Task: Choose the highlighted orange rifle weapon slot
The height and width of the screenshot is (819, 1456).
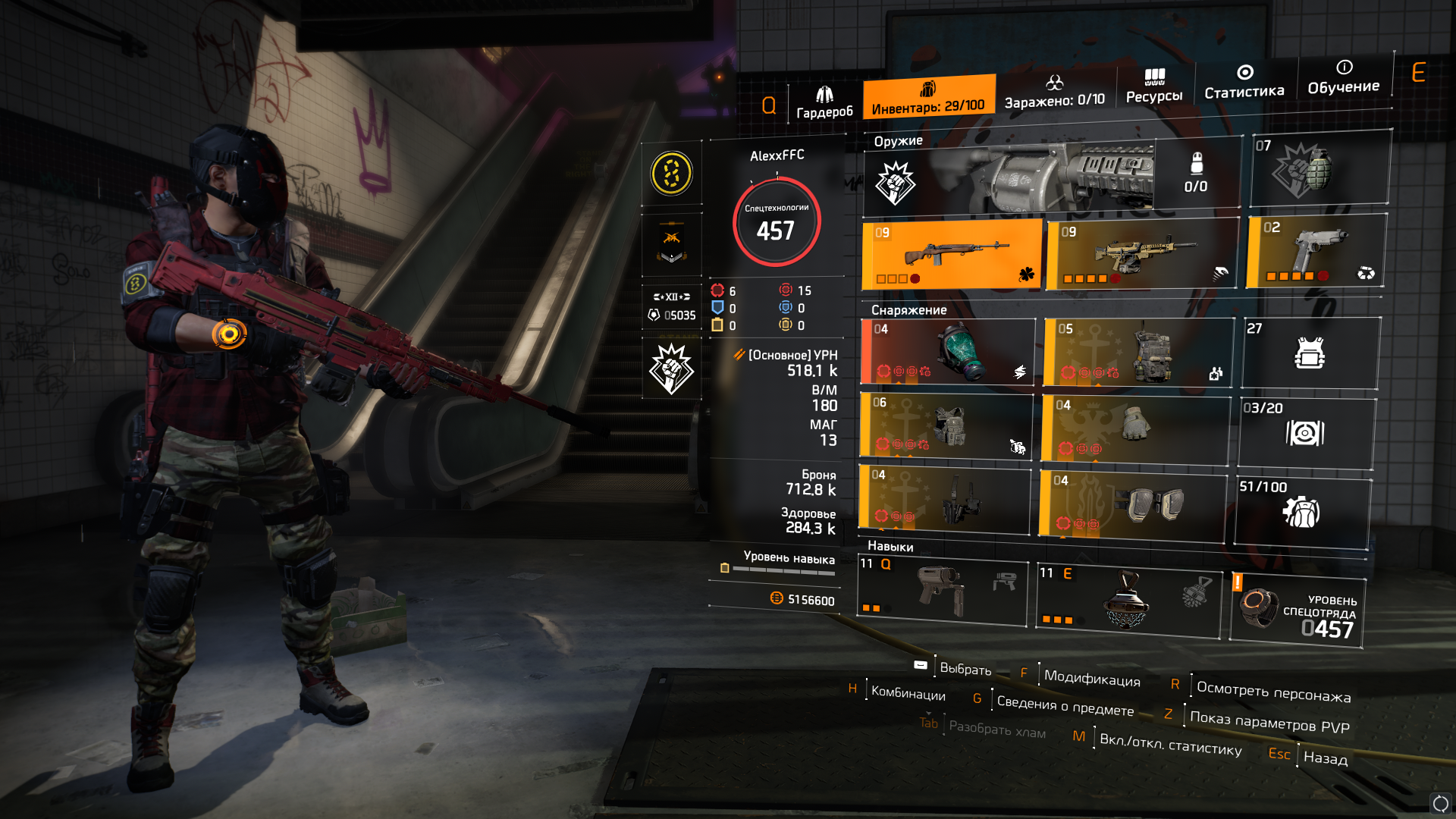Action: [x=952, y=255]
